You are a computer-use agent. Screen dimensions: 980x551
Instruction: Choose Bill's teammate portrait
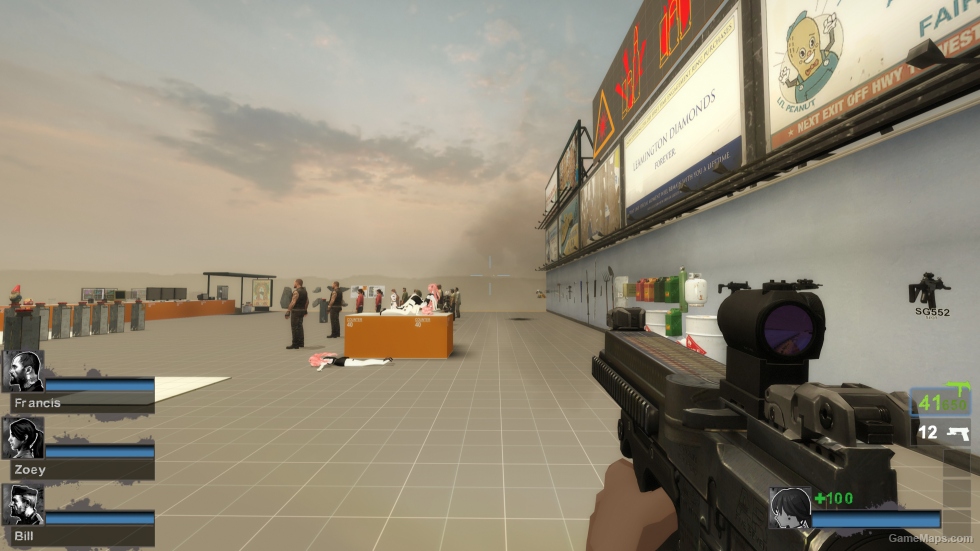pyautogui.click(x=24, y=505)
